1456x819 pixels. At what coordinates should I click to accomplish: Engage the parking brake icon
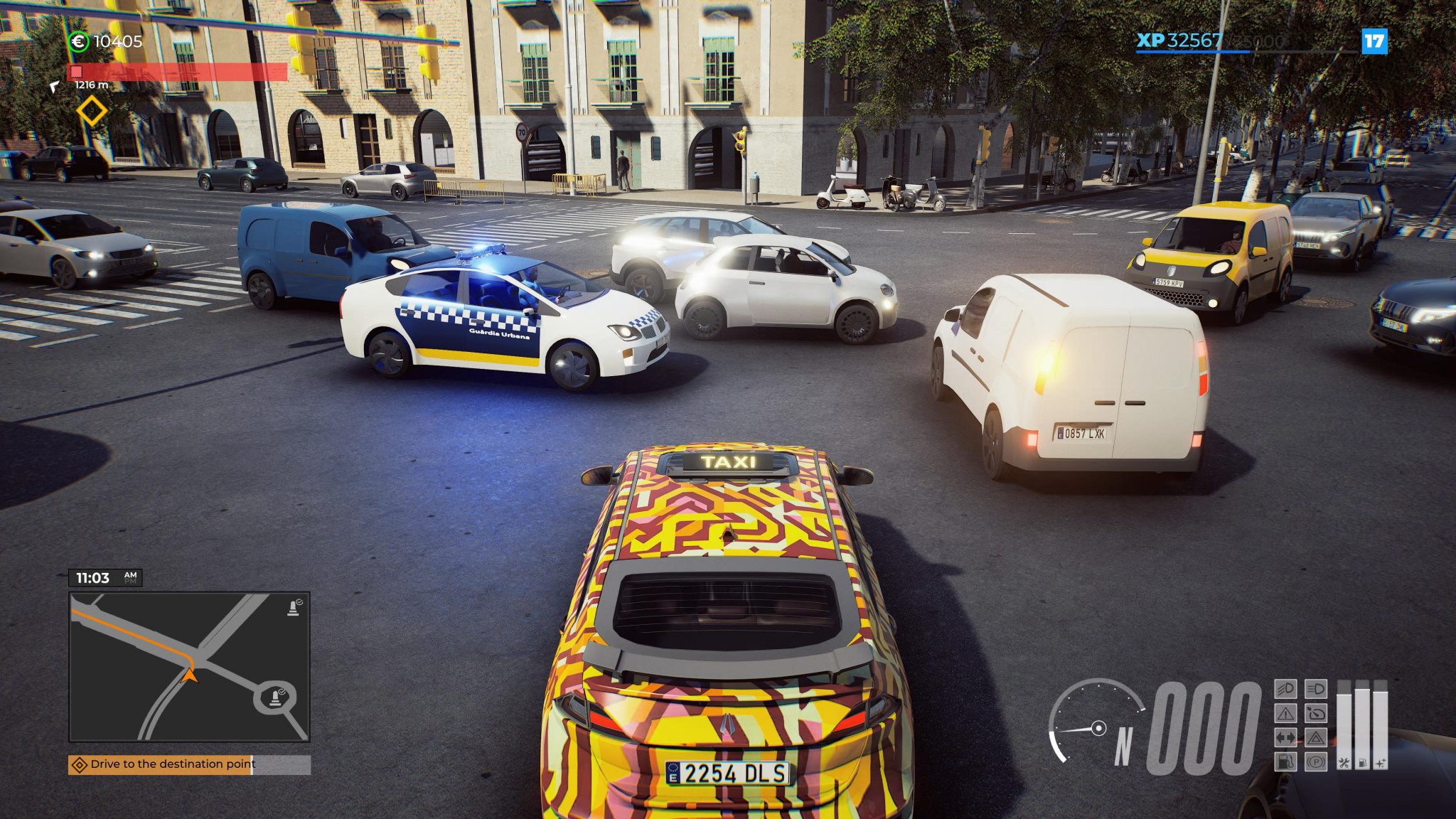[x=1316, y=762]
